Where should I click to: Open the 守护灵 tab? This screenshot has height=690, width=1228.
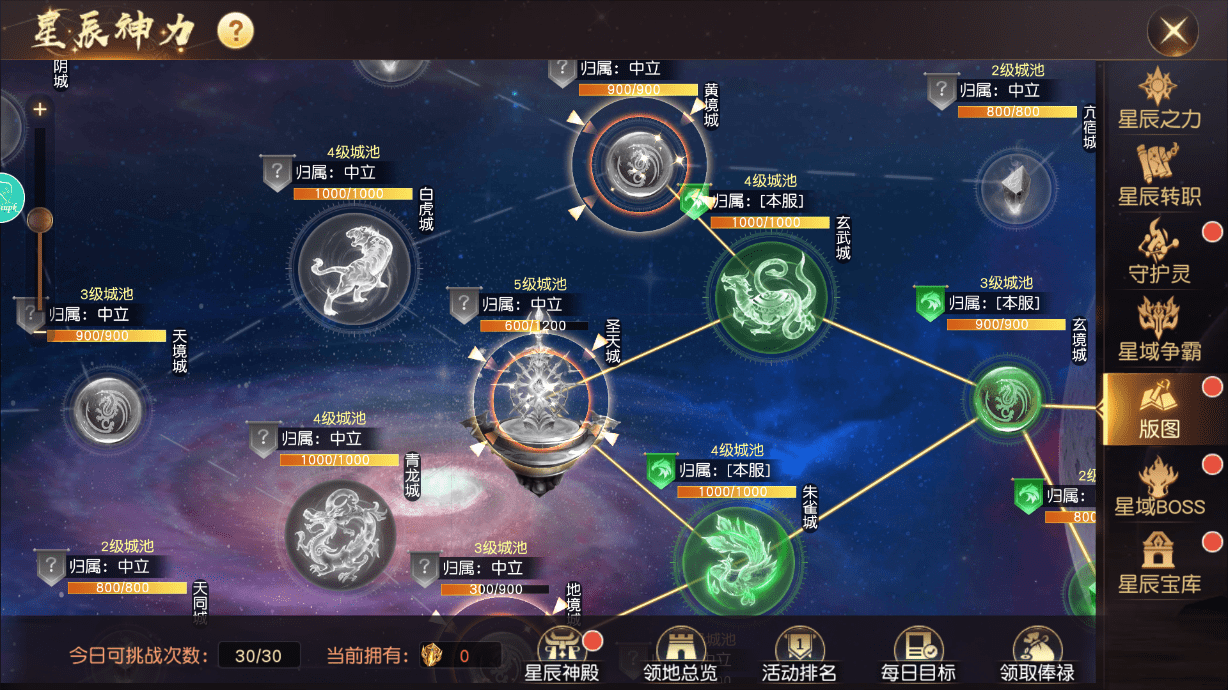click(x=1158, y=254)
